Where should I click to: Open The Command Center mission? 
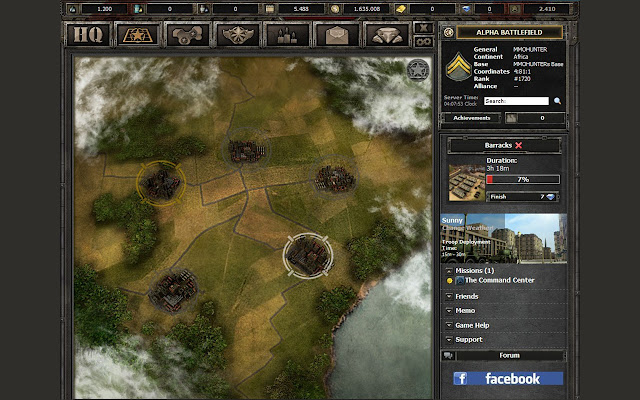pos(500,281)
